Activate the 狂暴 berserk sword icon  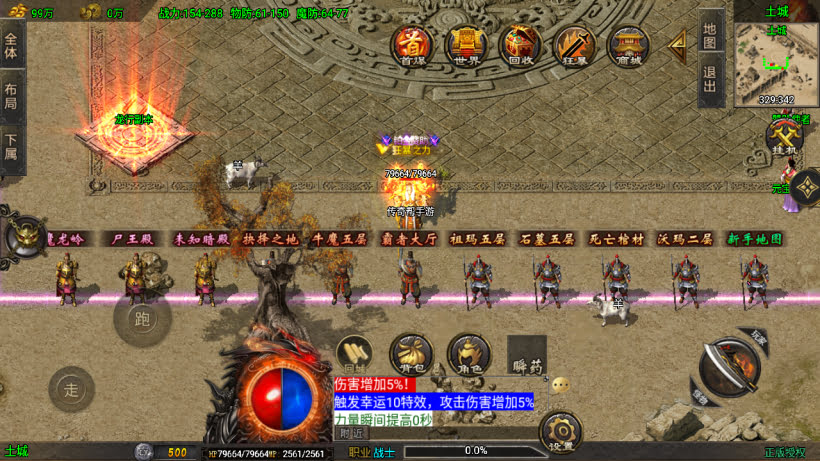click(575, 44)
